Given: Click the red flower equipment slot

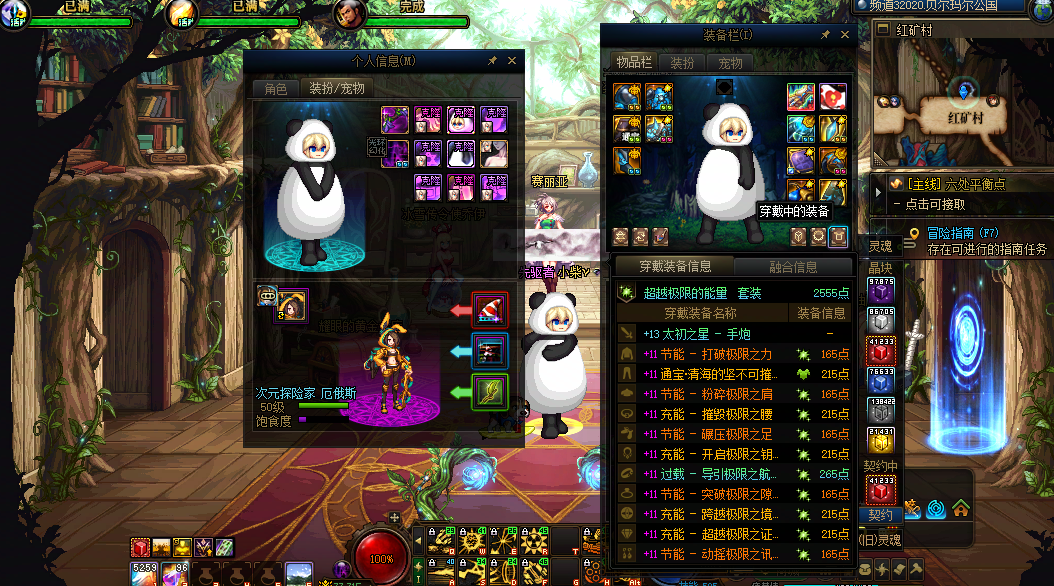Looking at the screenshot, I should coord(833,97).
